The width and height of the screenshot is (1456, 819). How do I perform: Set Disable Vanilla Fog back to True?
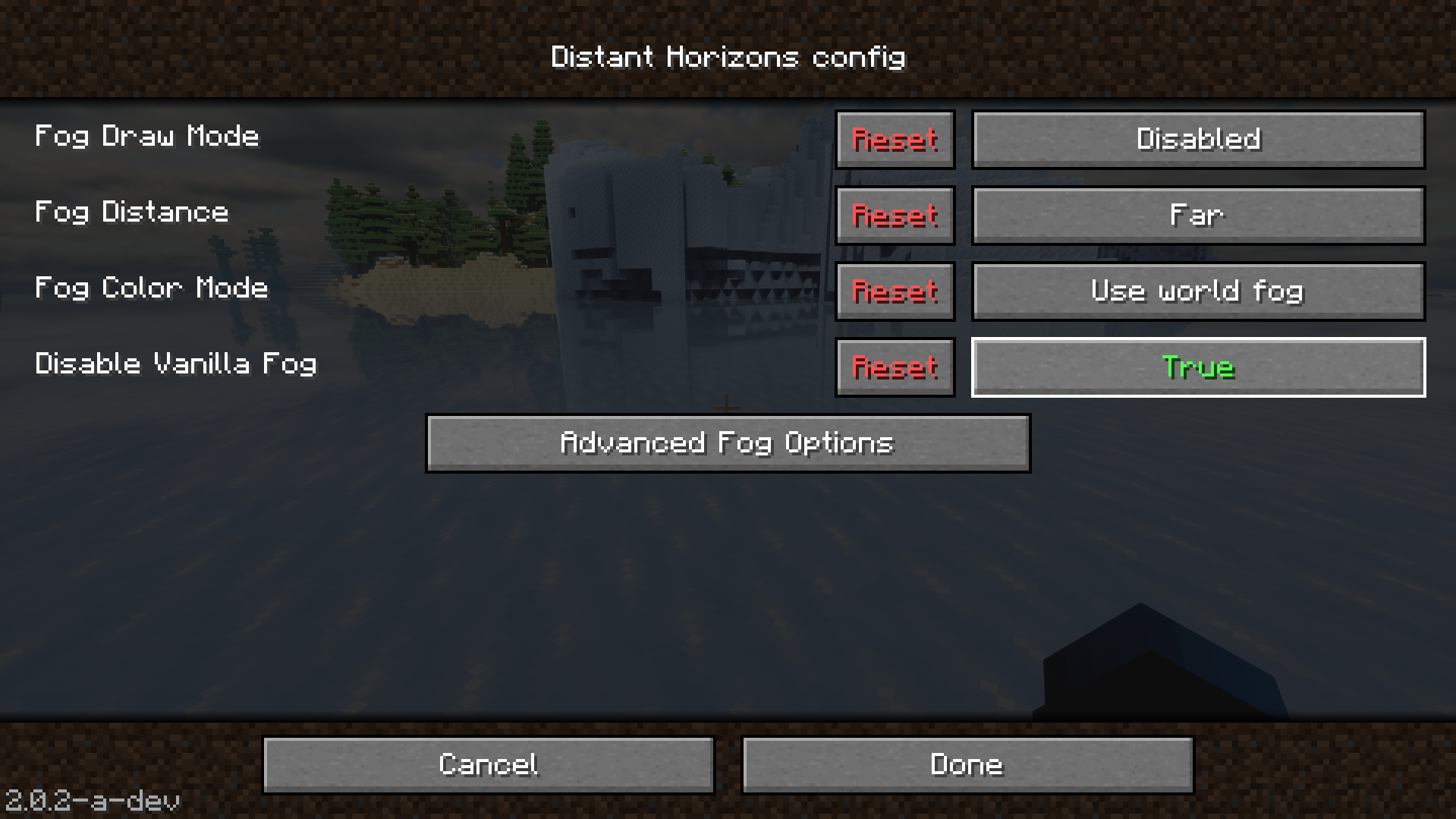1197,367
